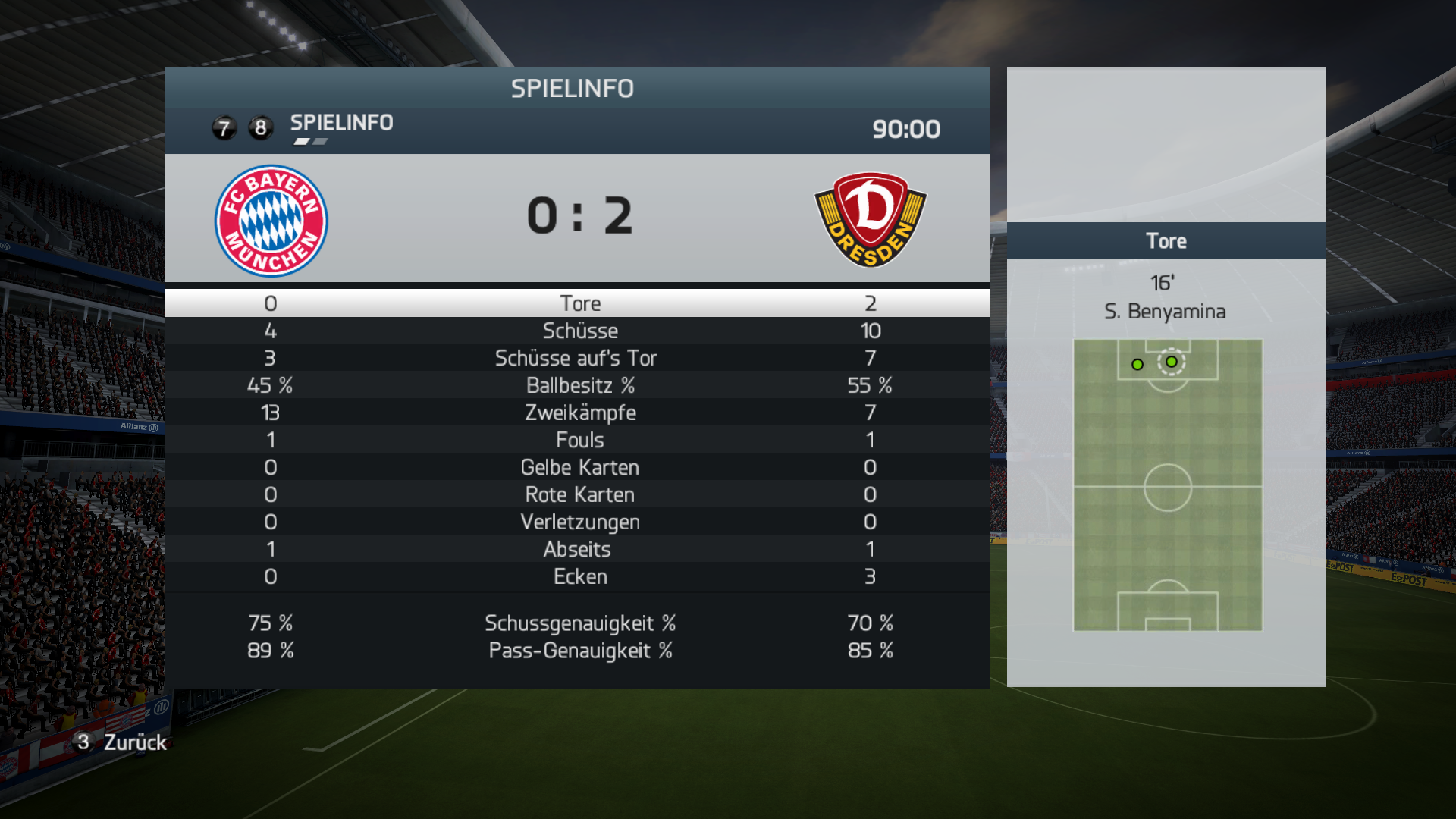Click the goal marker without a dashed ring
Screen dimensions: 1456x819
1137,365
